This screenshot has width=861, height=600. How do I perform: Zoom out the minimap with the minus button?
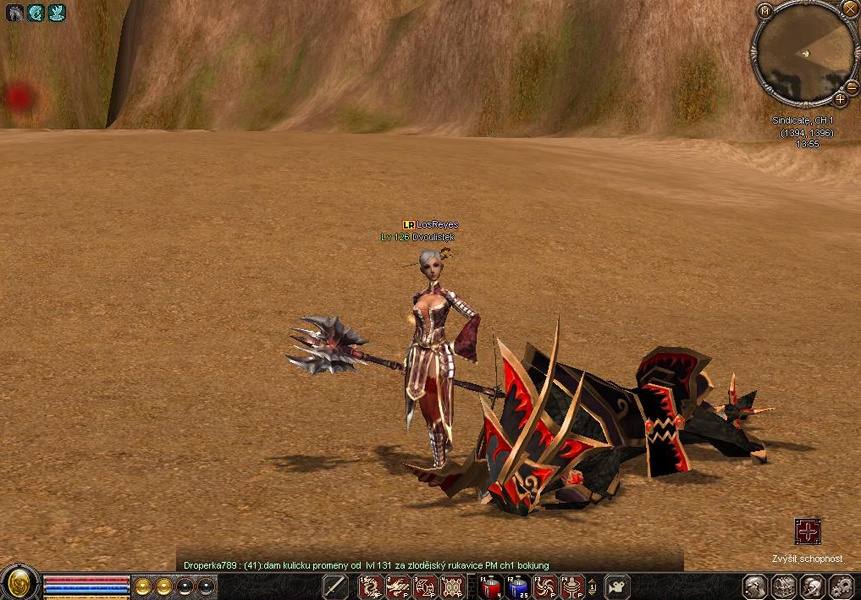850,88
